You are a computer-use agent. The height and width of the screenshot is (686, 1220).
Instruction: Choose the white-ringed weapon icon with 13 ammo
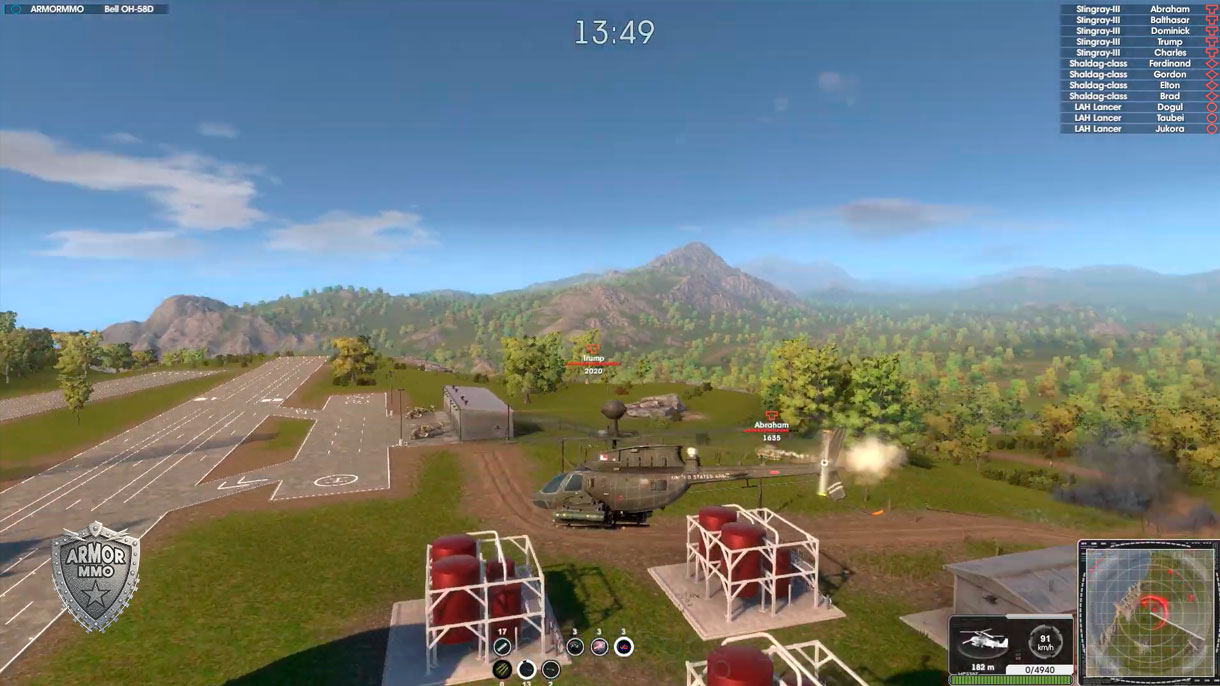tap(527, 669)
